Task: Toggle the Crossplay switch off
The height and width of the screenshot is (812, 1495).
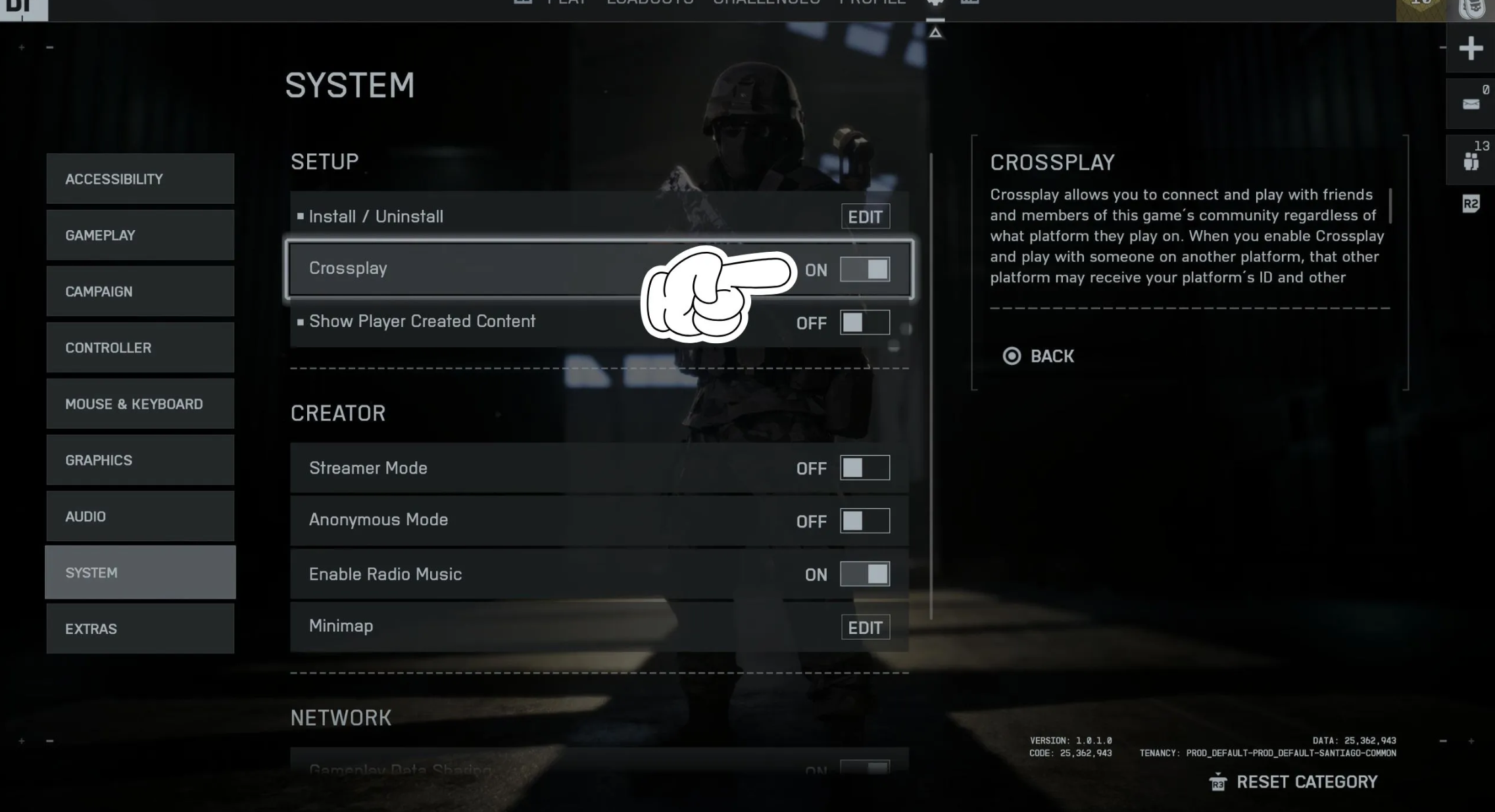Action: click(865, 270)
